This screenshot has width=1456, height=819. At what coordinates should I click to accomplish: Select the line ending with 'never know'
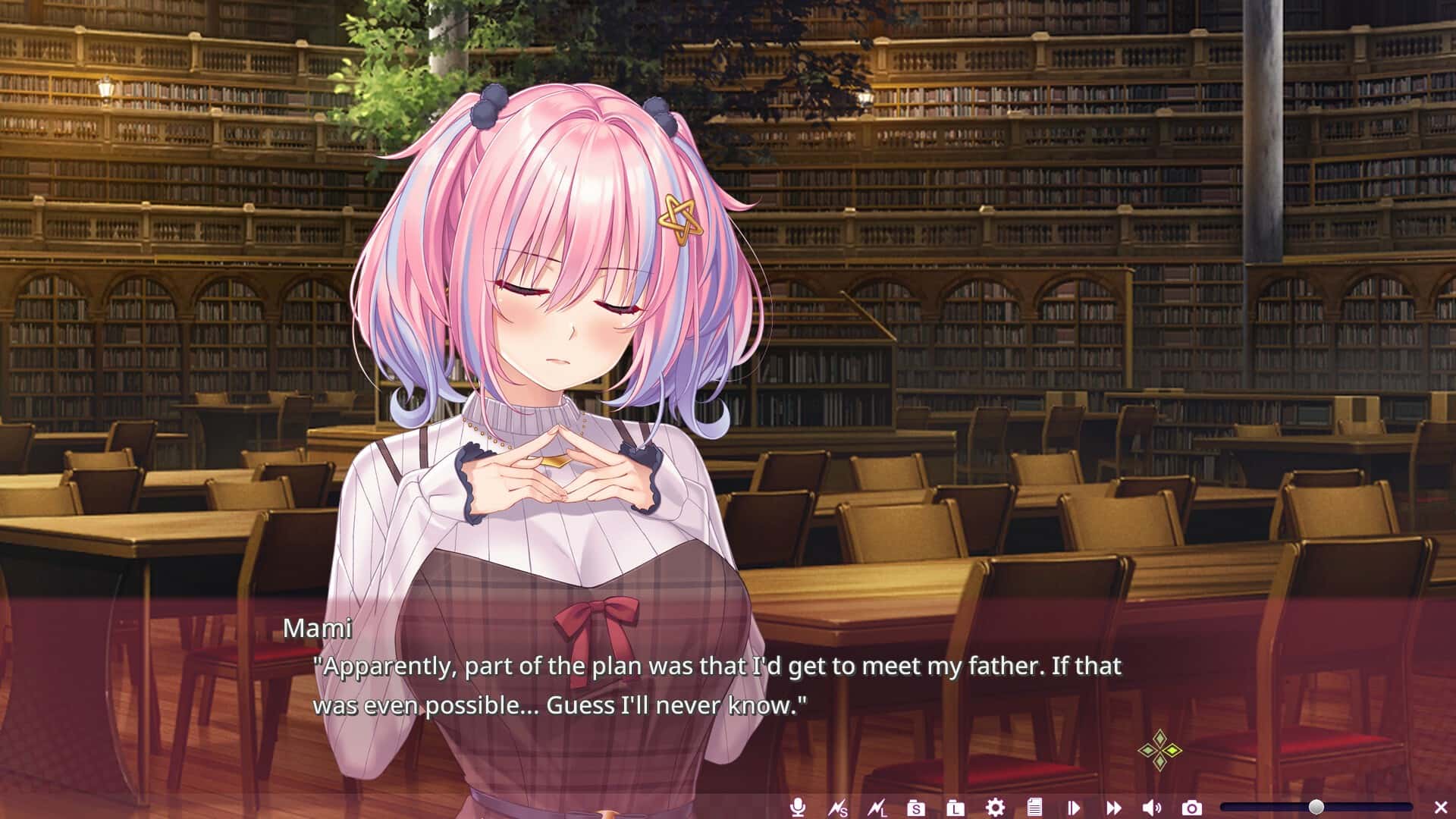click(x=561, y=704)
